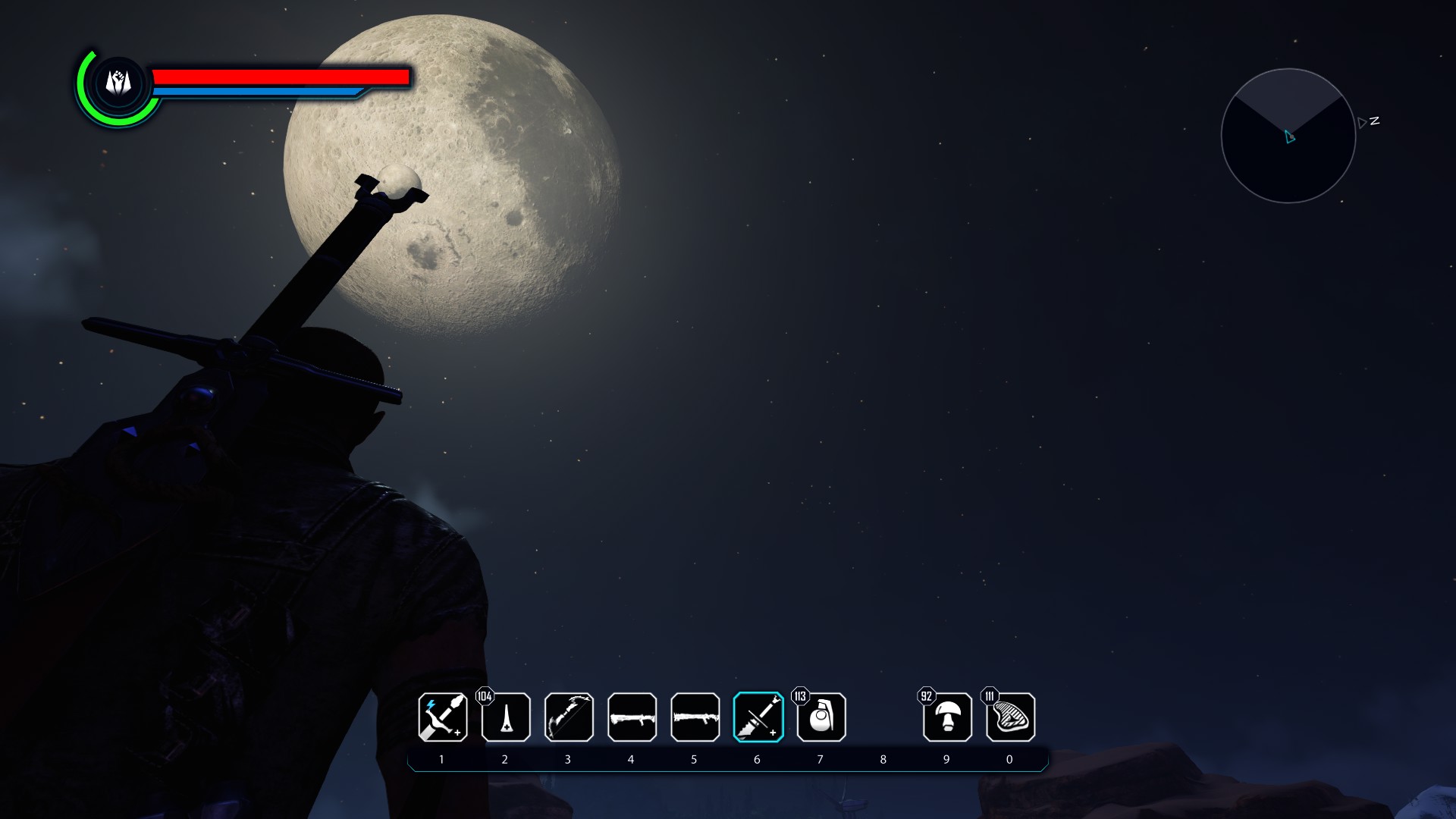Equip the shotgun in hotbar slot 4

(x=632, y=718)
